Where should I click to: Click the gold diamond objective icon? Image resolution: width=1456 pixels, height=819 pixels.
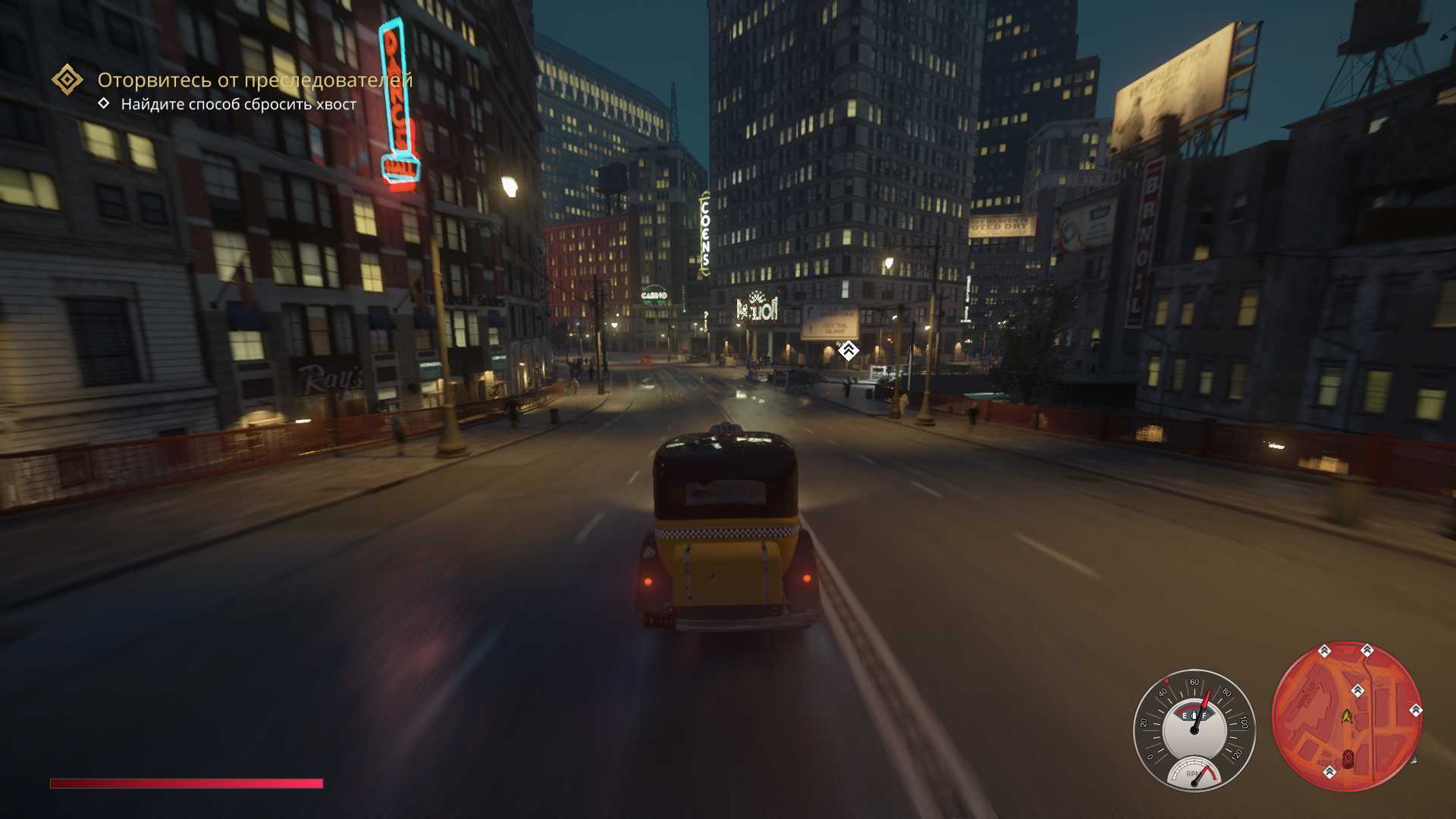[67, 80]
